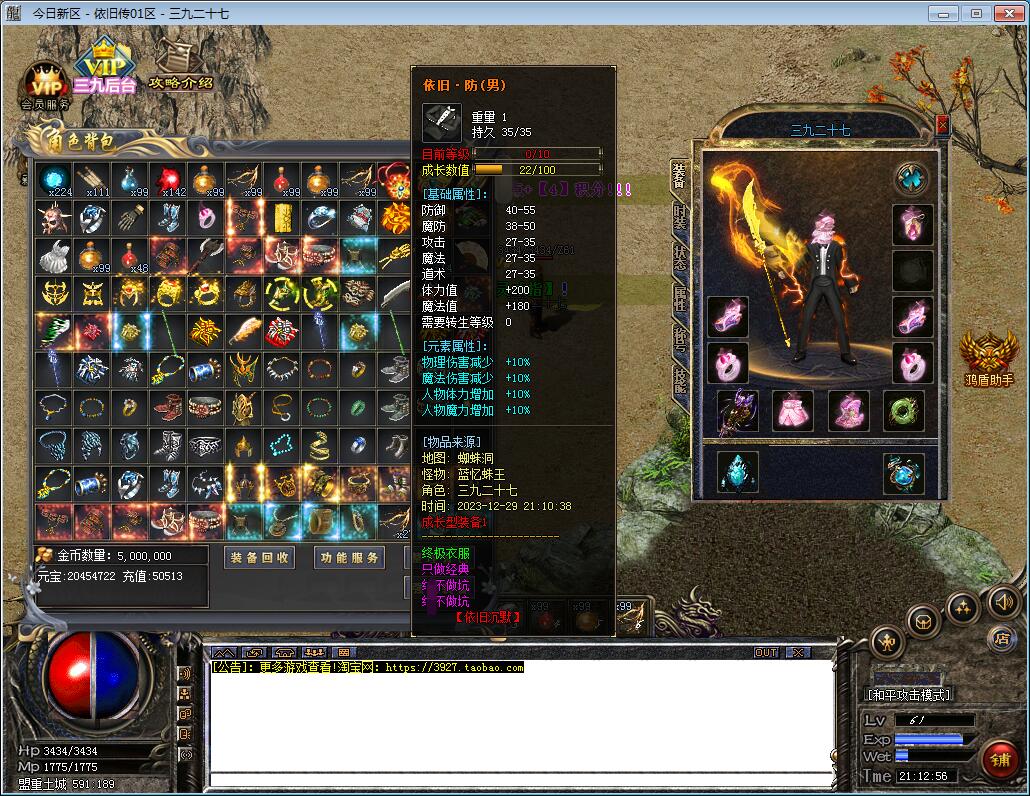Maximize the game window
The image size is (1030, 796).
pos(977,13)
